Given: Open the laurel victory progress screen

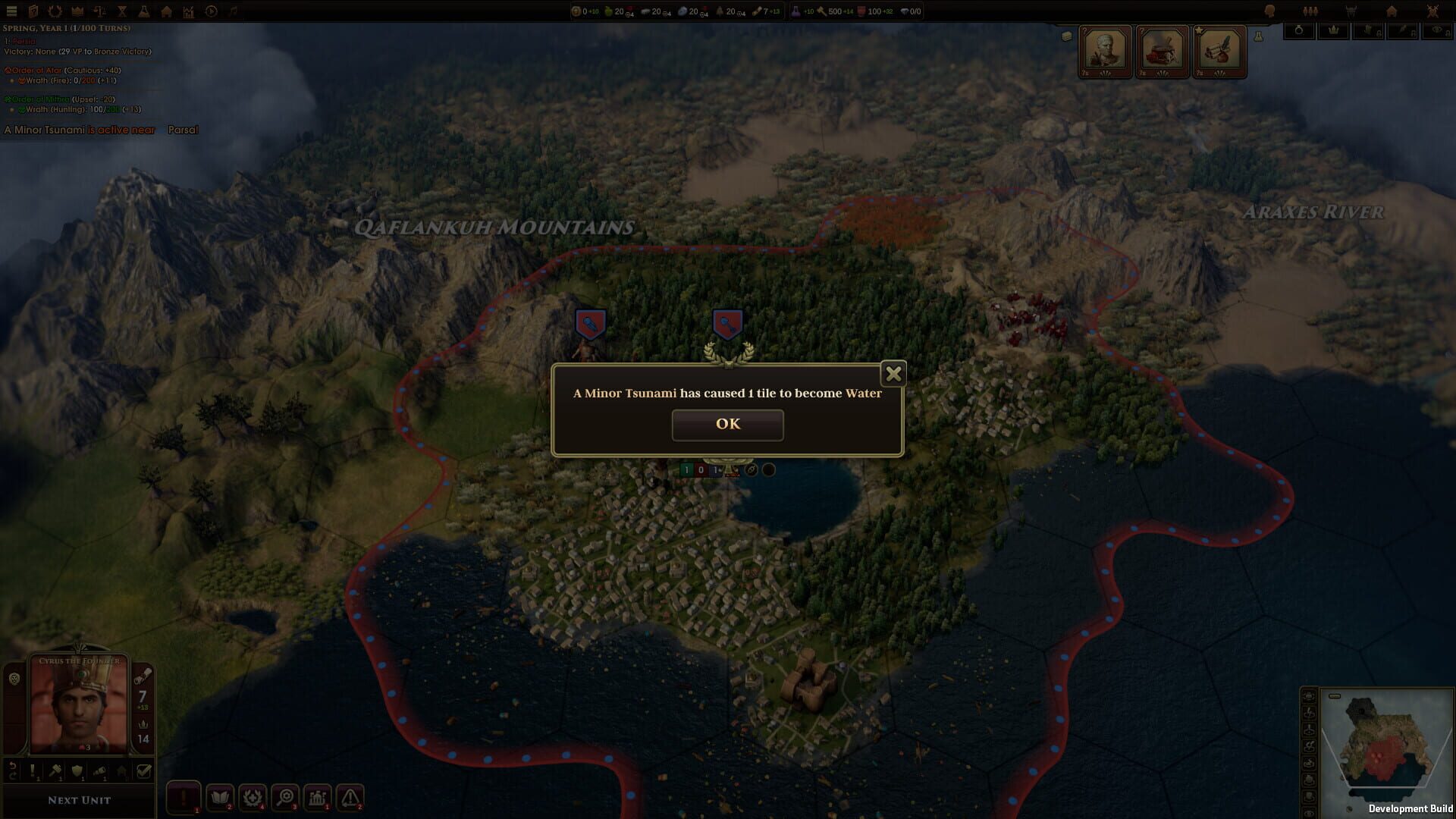Looking at the screenshot, I should pos(55,11).
